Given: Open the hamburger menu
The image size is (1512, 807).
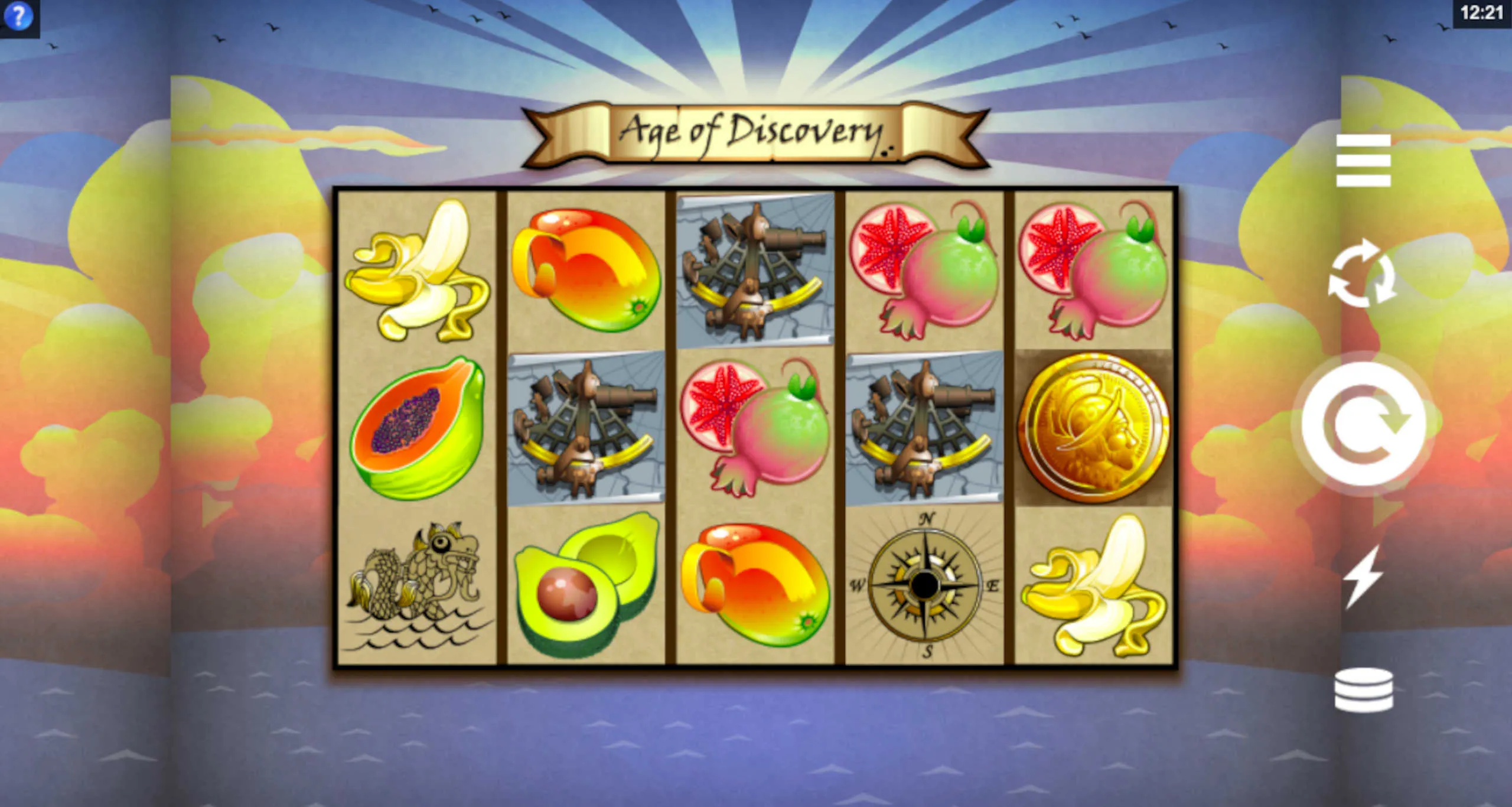Looking at the screenshot, I should click(1363, 160).
